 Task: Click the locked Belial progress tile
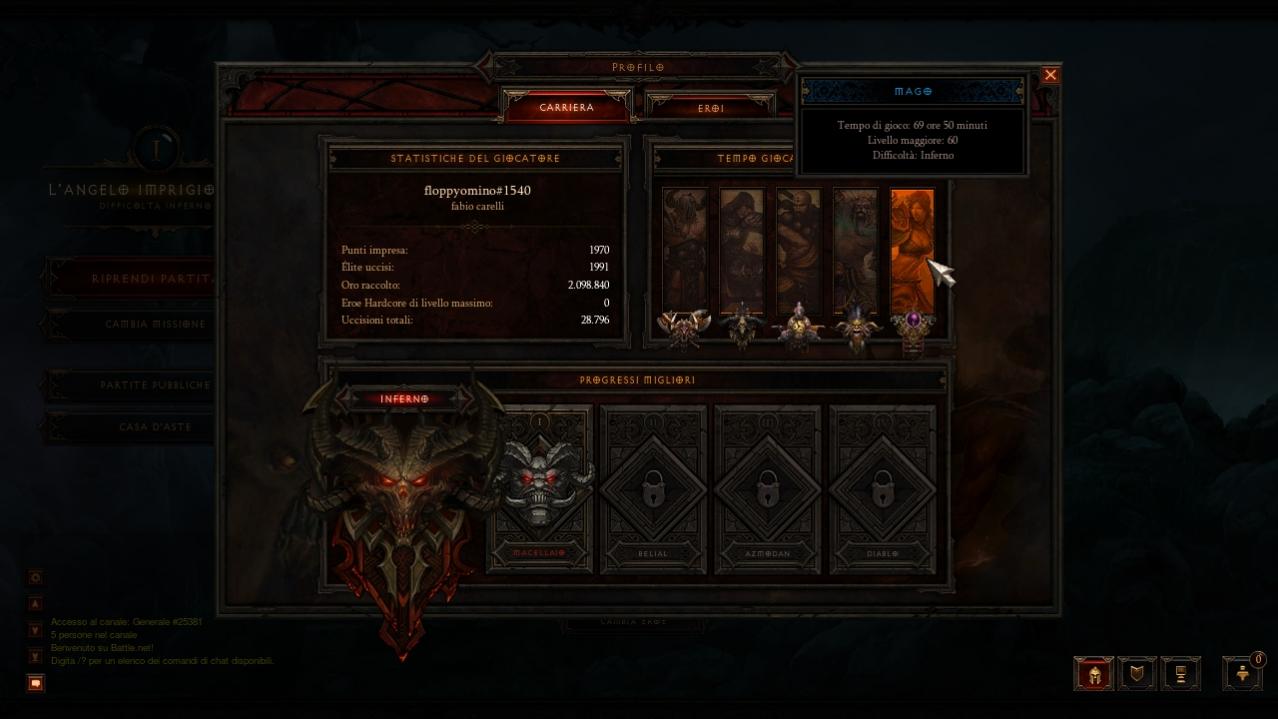653,488
